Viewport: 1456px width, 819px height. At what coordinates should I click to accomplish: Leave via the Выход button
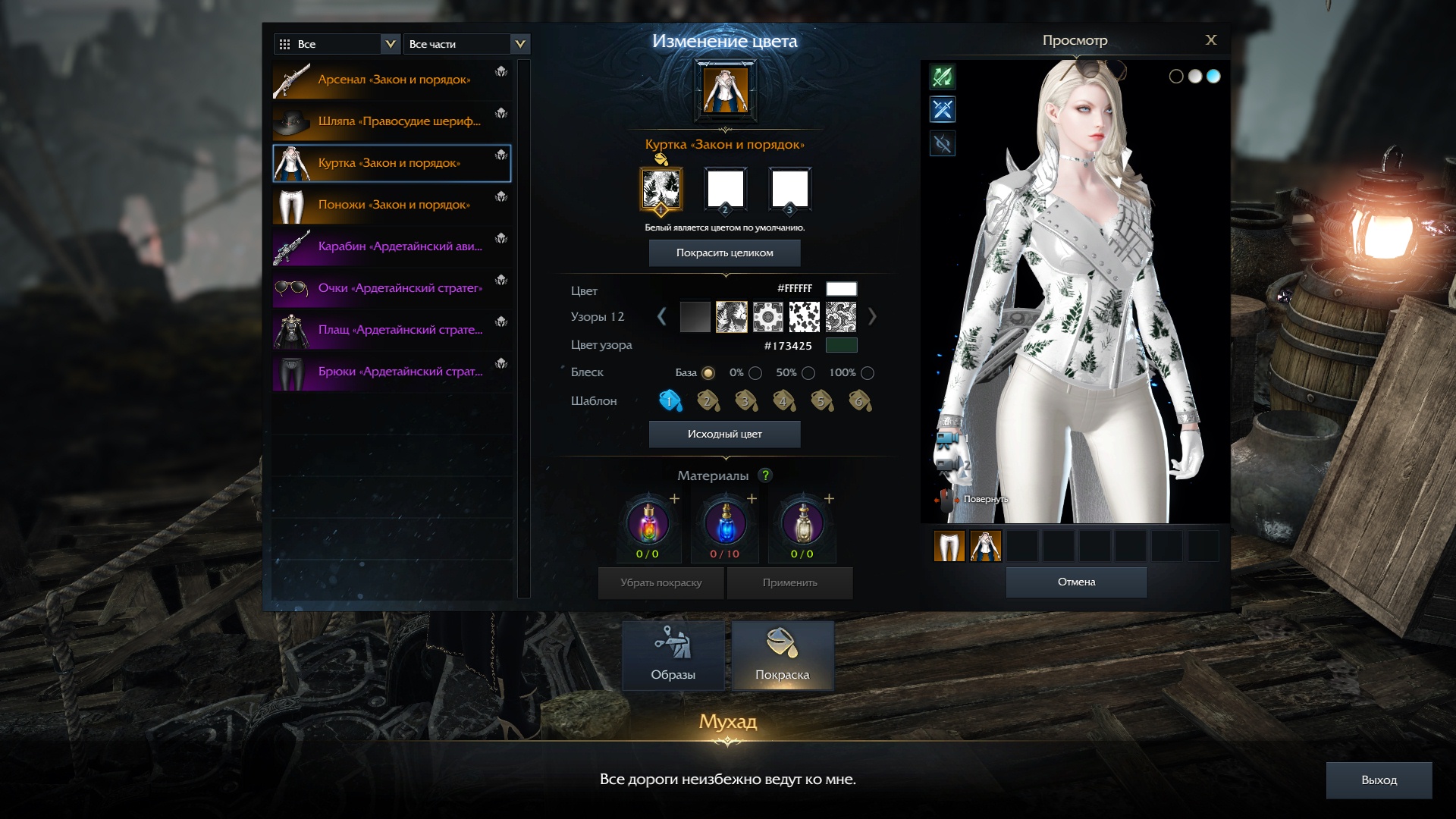pos(1378,780)
